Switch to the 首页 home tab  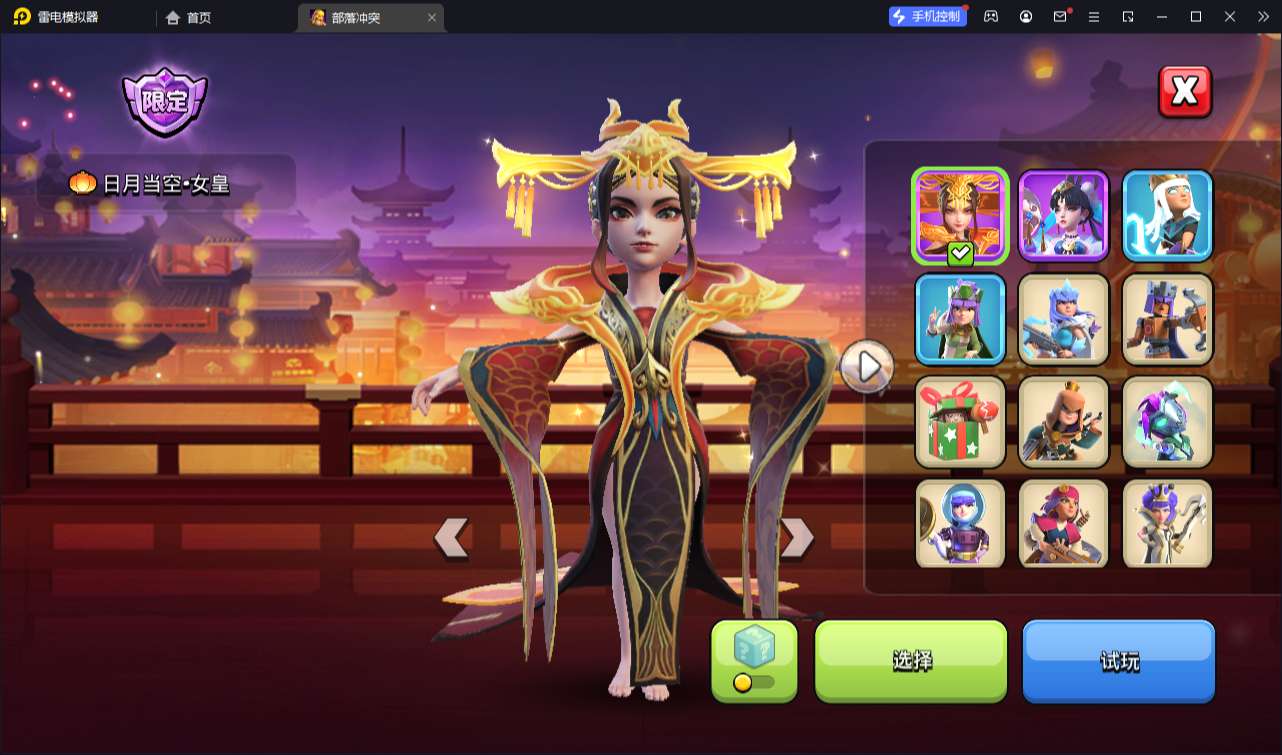pyautogui.click(x=186, y=17)
